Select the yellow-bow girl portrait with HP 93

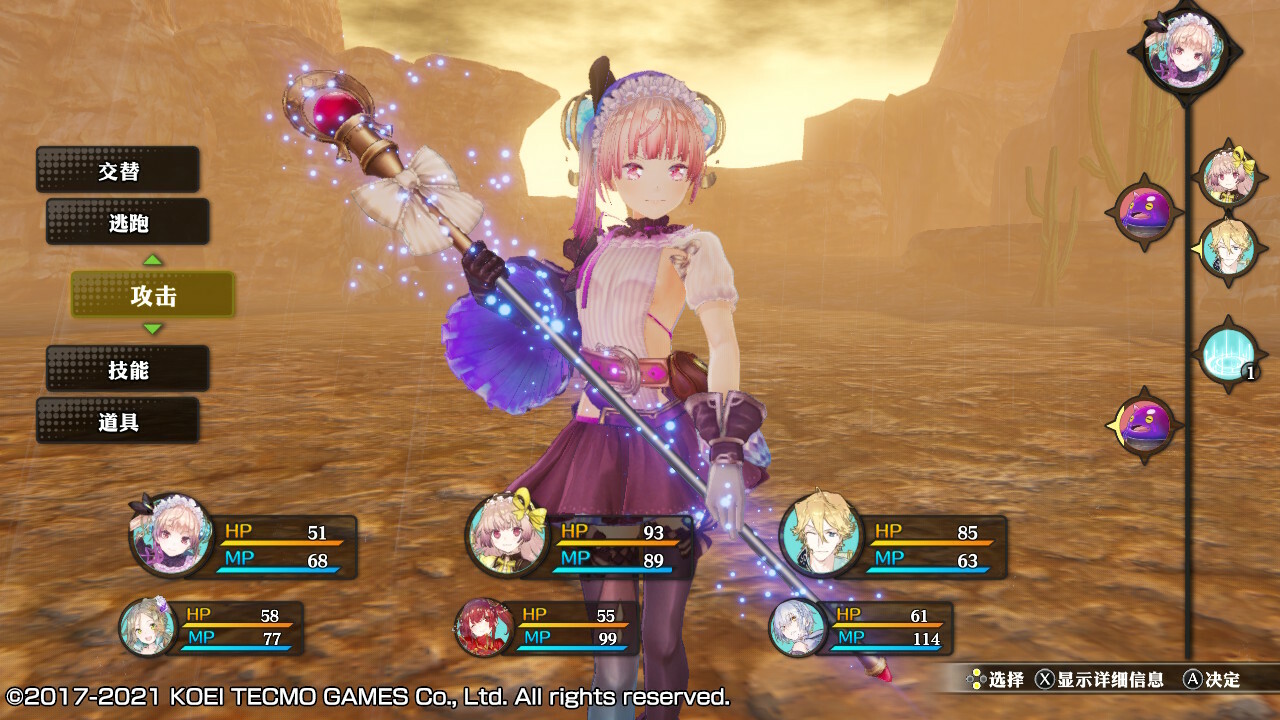click(506, 535)
